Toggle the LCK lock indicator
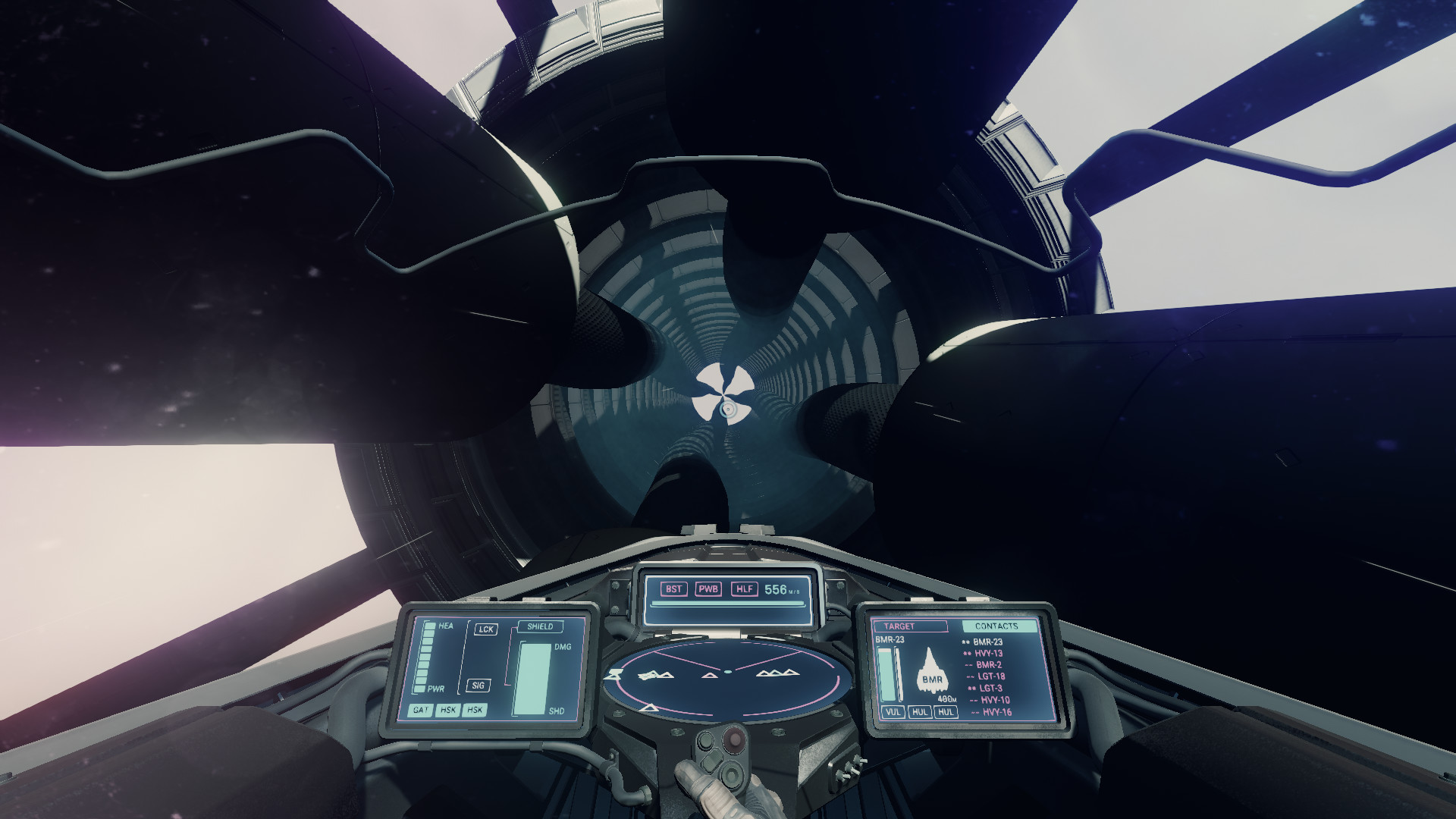Screen dimensions: 1456x819 [485, 629]
